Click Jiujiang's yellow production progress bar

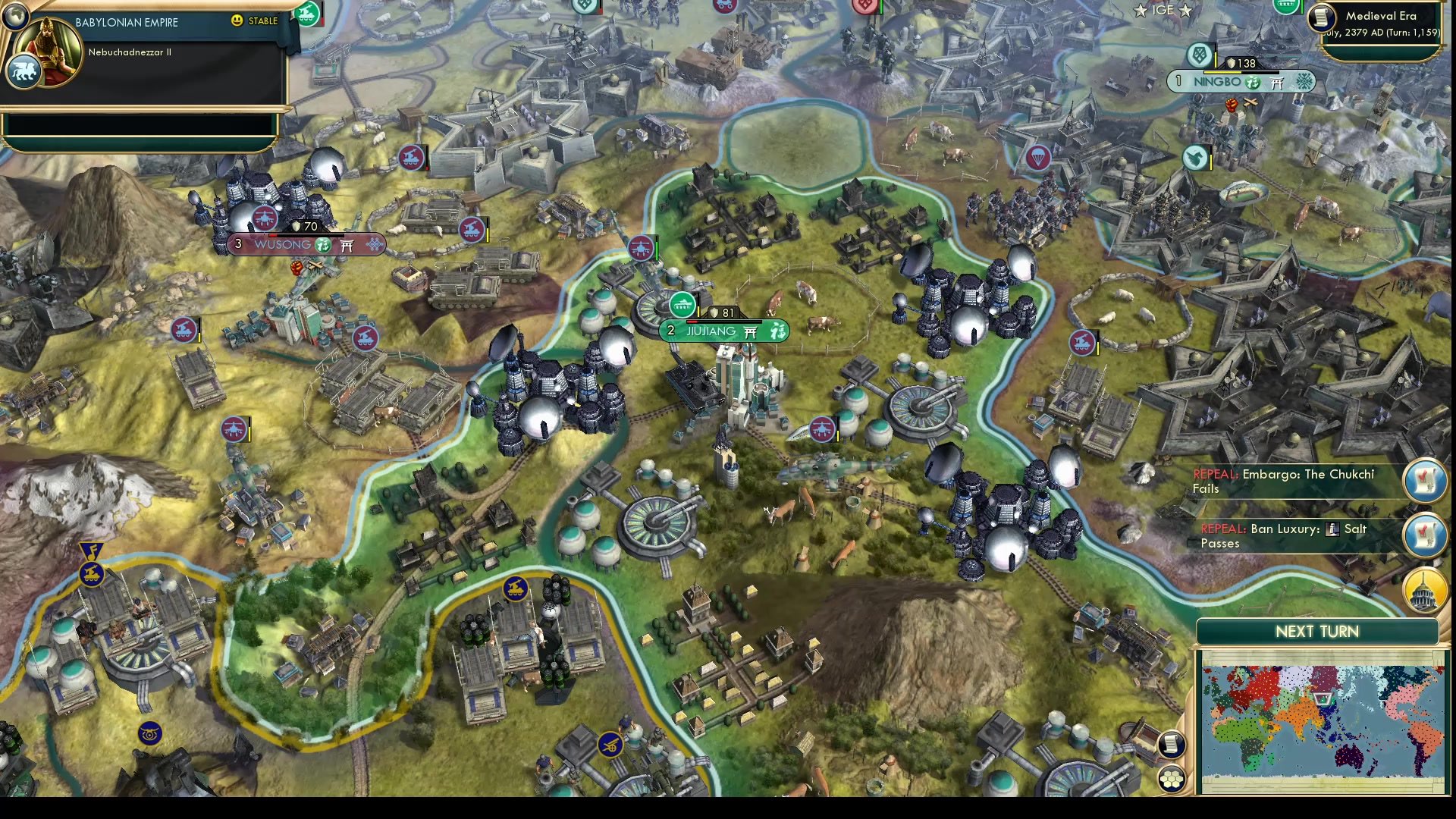click(699, 312)
